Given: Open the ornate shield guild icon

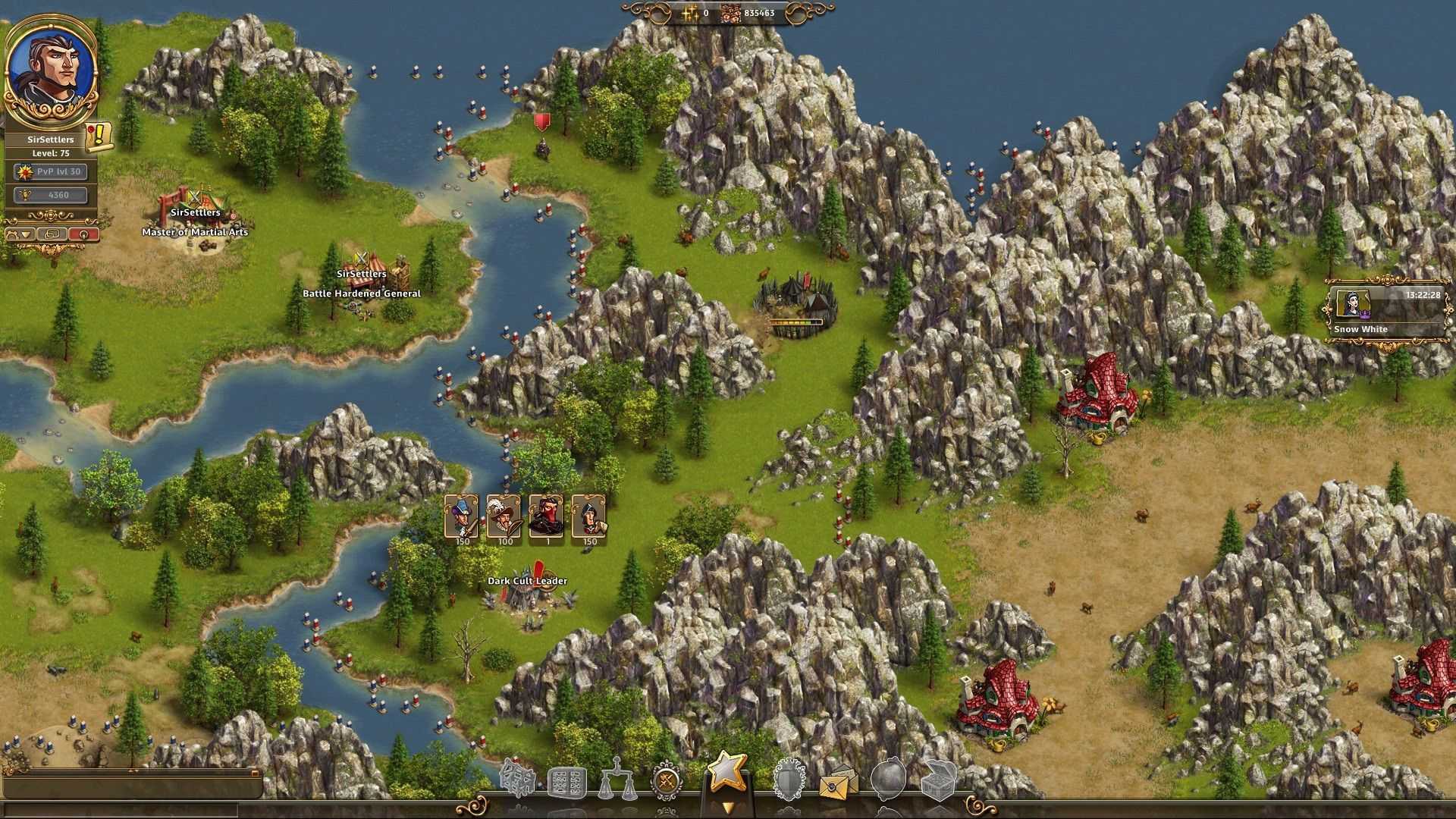Looking at the screenshot, I should pos(789,781).
